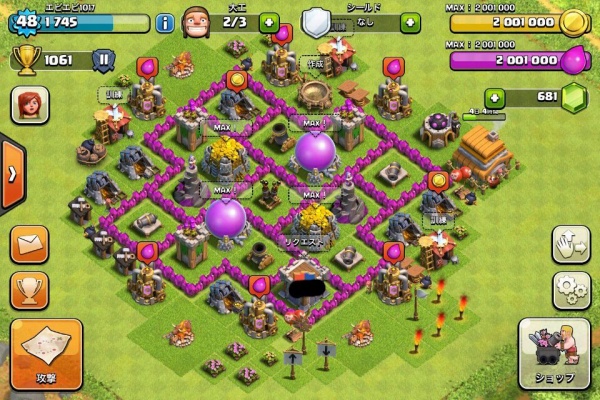Add a builder with plus button

click(267, 21)
